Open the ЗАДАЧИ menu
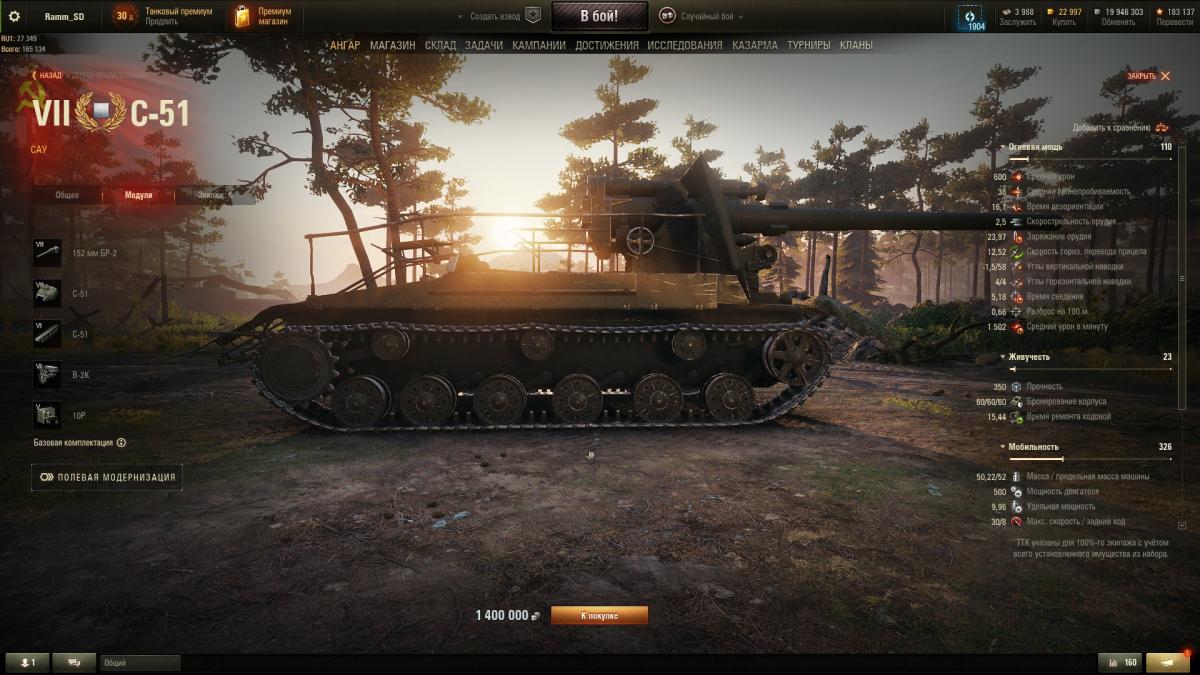 (484, 45)
